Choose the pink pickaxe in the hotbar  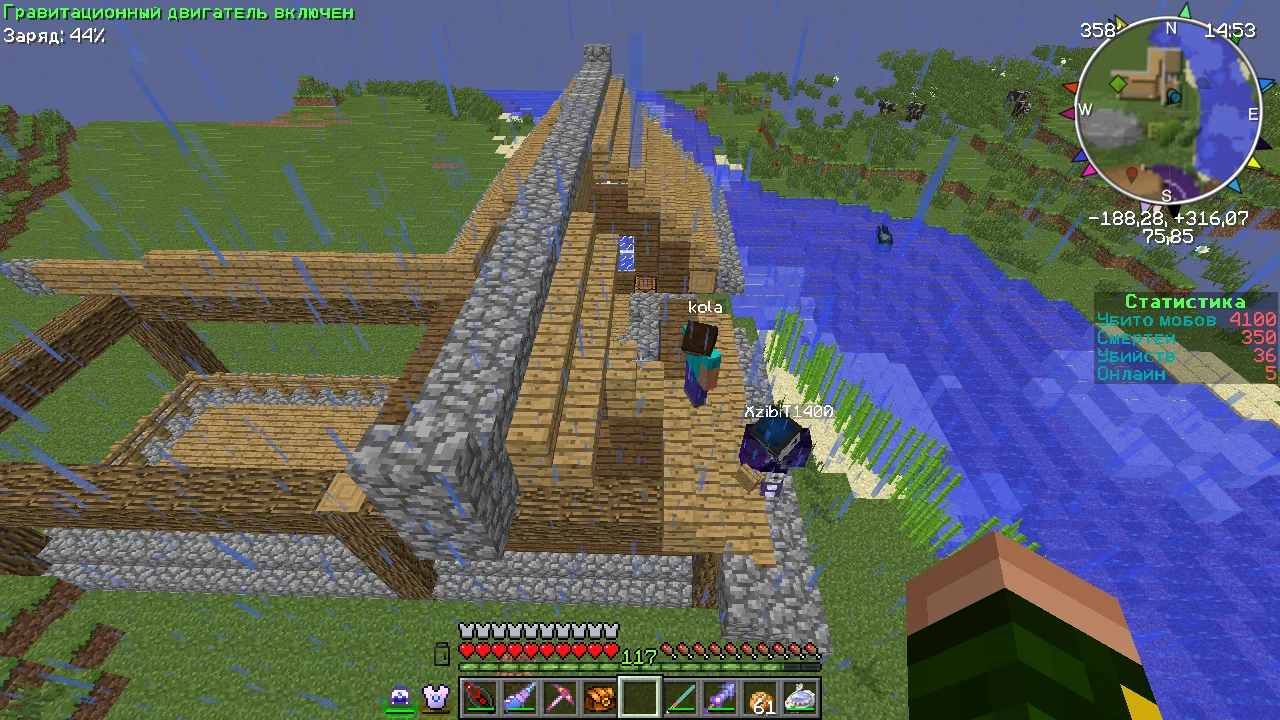click(559, 697)
